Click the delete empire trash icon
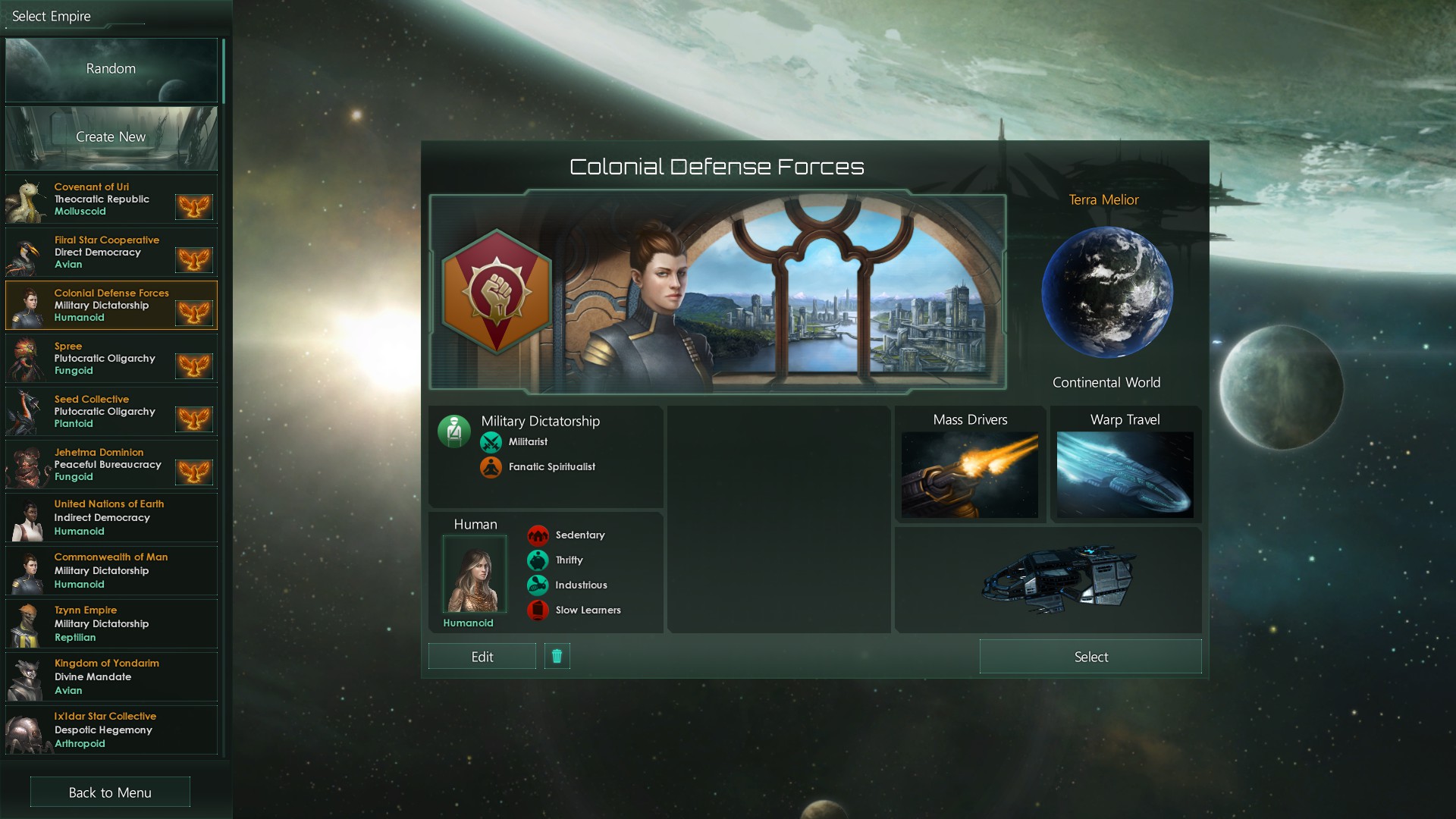 coord(557,656)
